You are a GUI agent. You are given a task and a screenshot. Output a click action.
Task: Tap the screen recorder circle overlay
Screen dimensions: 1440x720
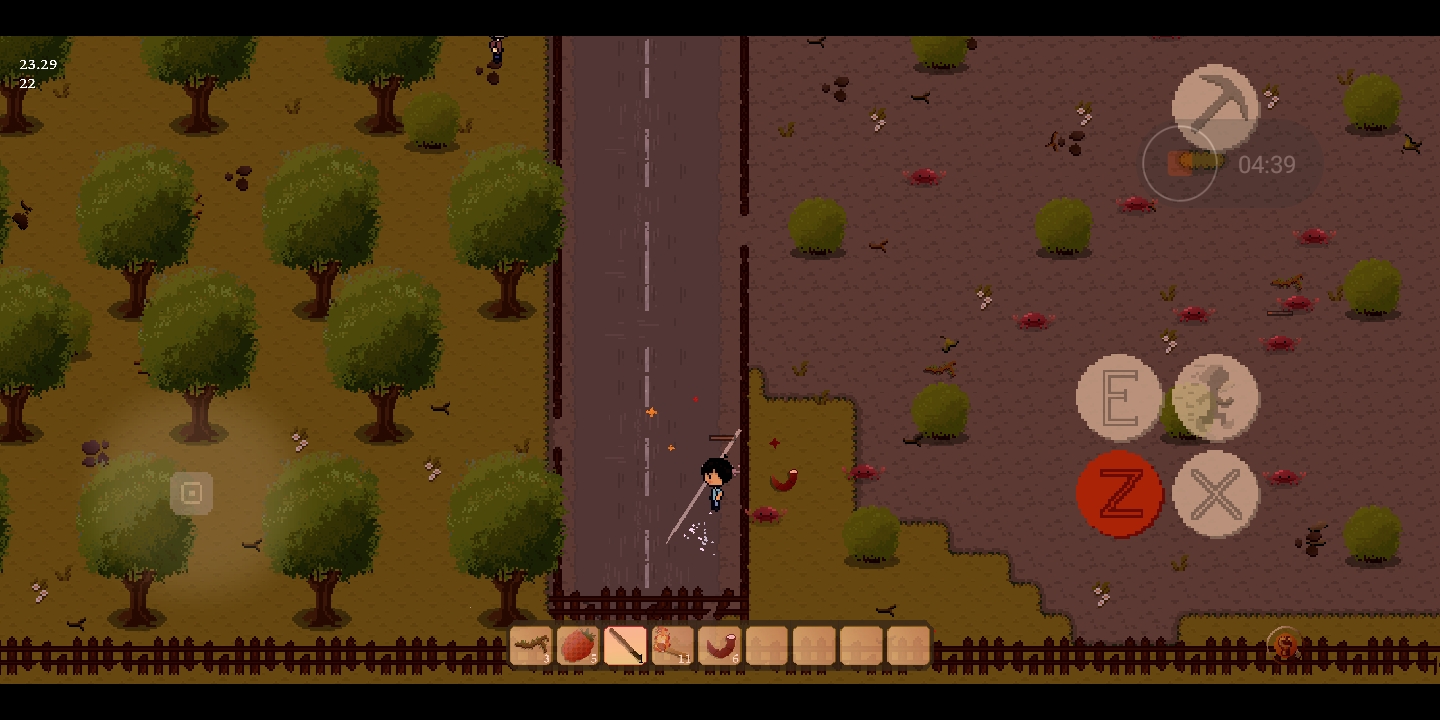[x=1180, y=163]
